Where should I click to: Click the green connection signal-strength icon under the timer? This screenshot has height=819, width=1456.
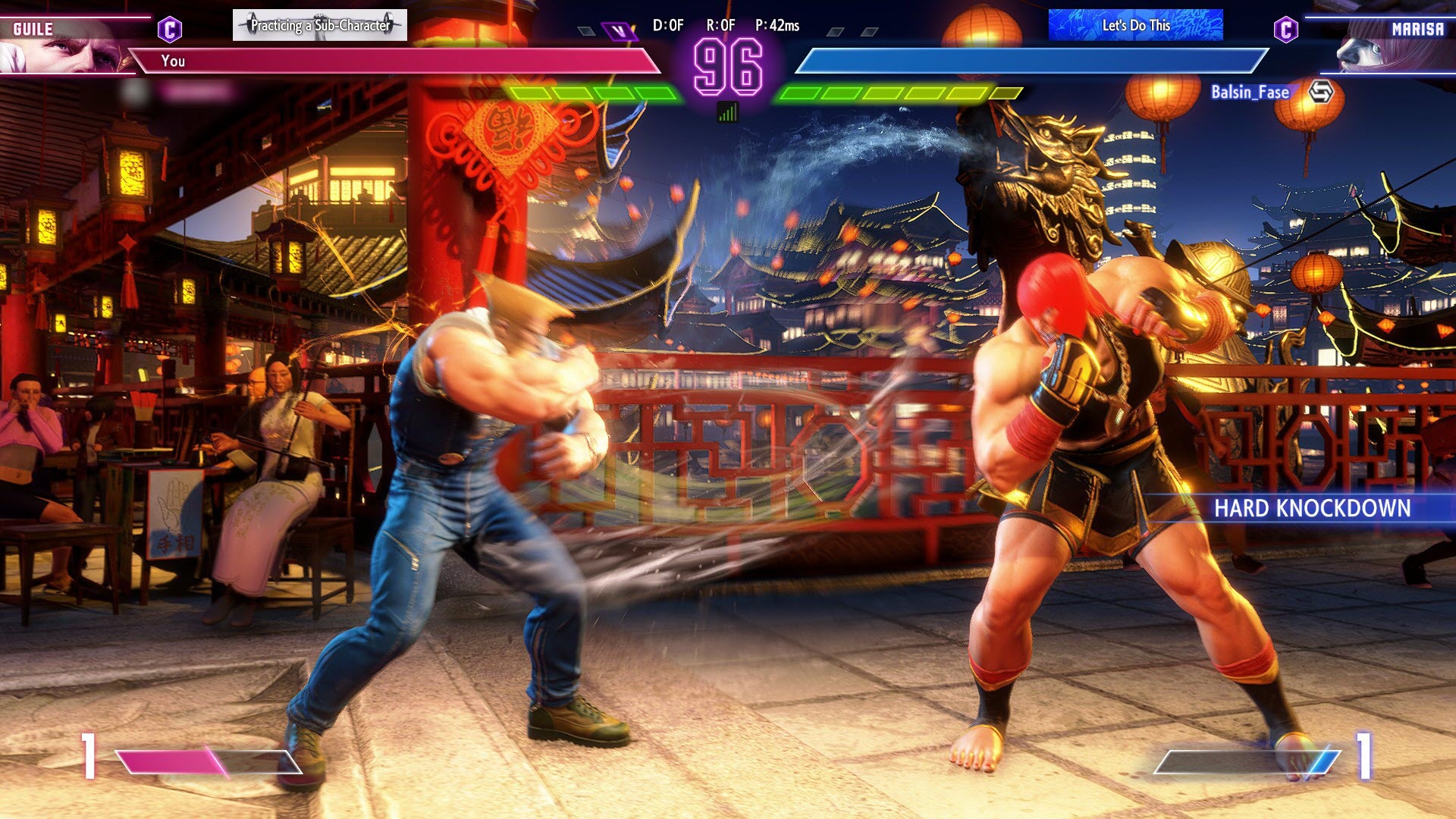pos(728,111)
